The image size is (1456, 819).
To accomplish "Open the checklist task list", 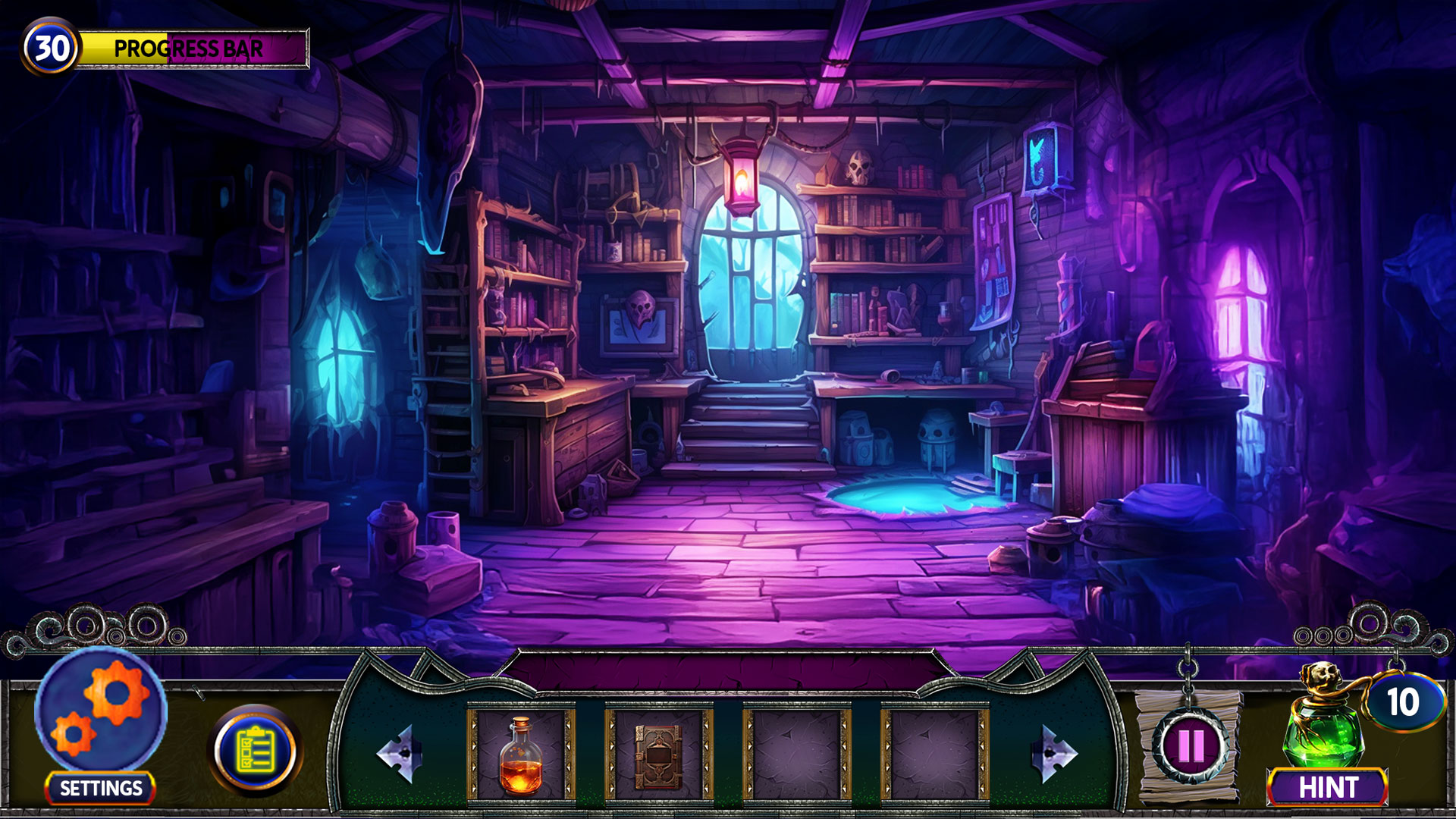I will (256, 750).
